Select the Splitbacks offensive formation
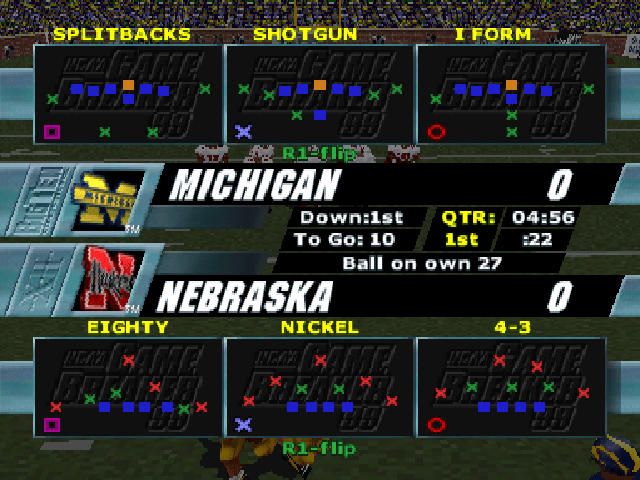Image resolution: width=640 pixels, height=480 pixels. [127, 95]
